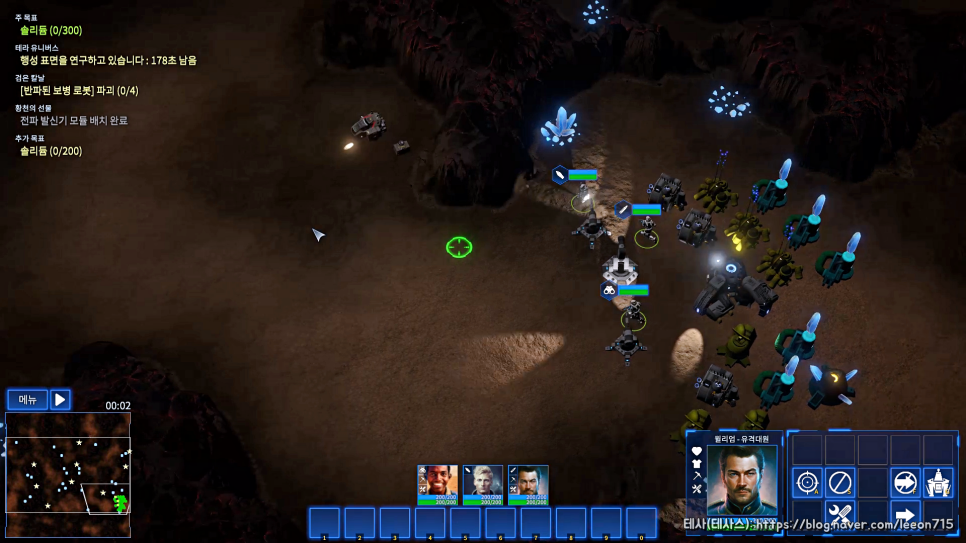Open the build structure command icon
This screenshot has width=966, height=543.
[x=938, y=482]
